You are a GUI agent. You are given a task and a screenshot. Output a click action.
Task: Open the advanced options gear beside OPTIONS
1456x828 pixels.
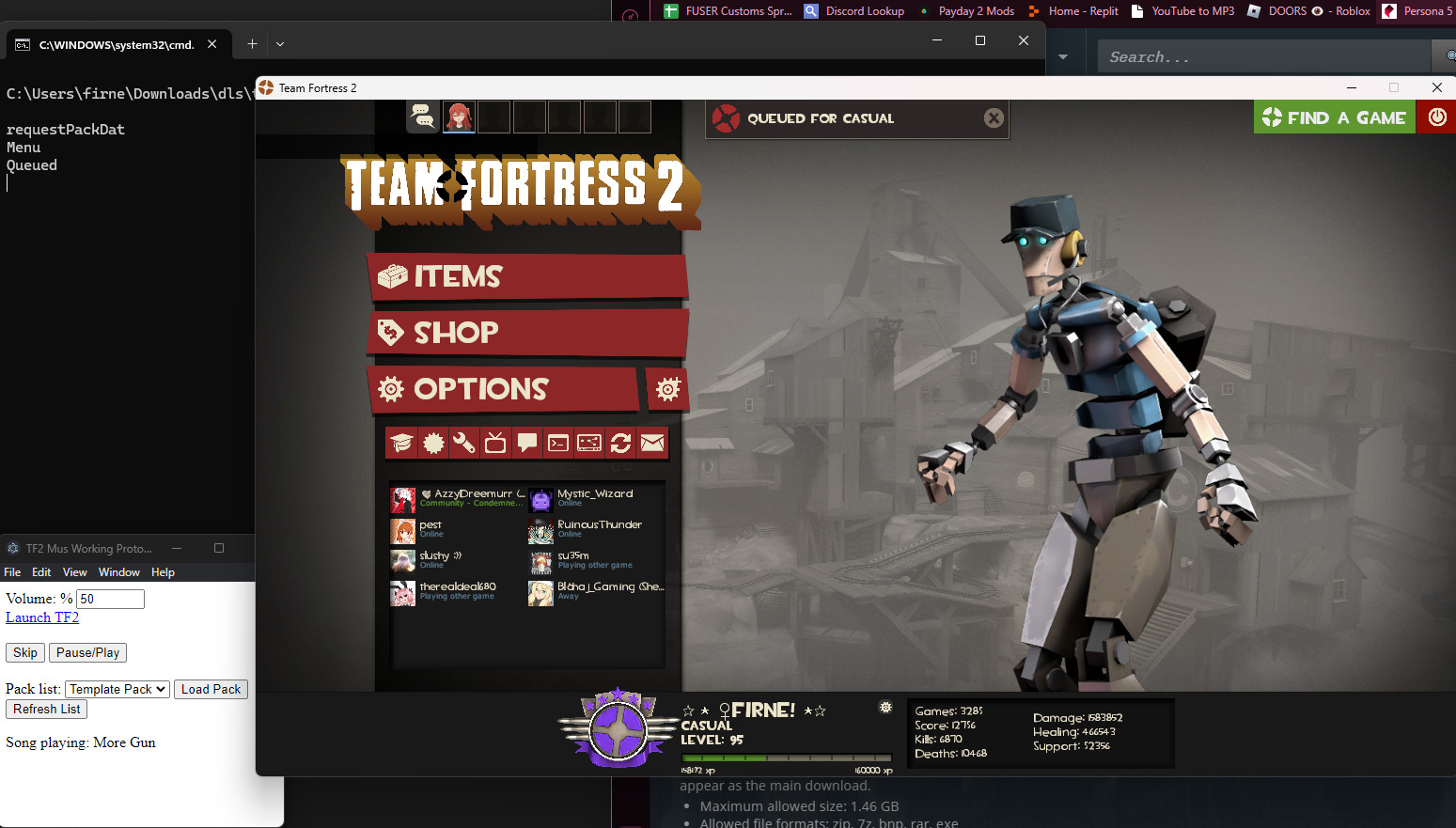point(667,389)
